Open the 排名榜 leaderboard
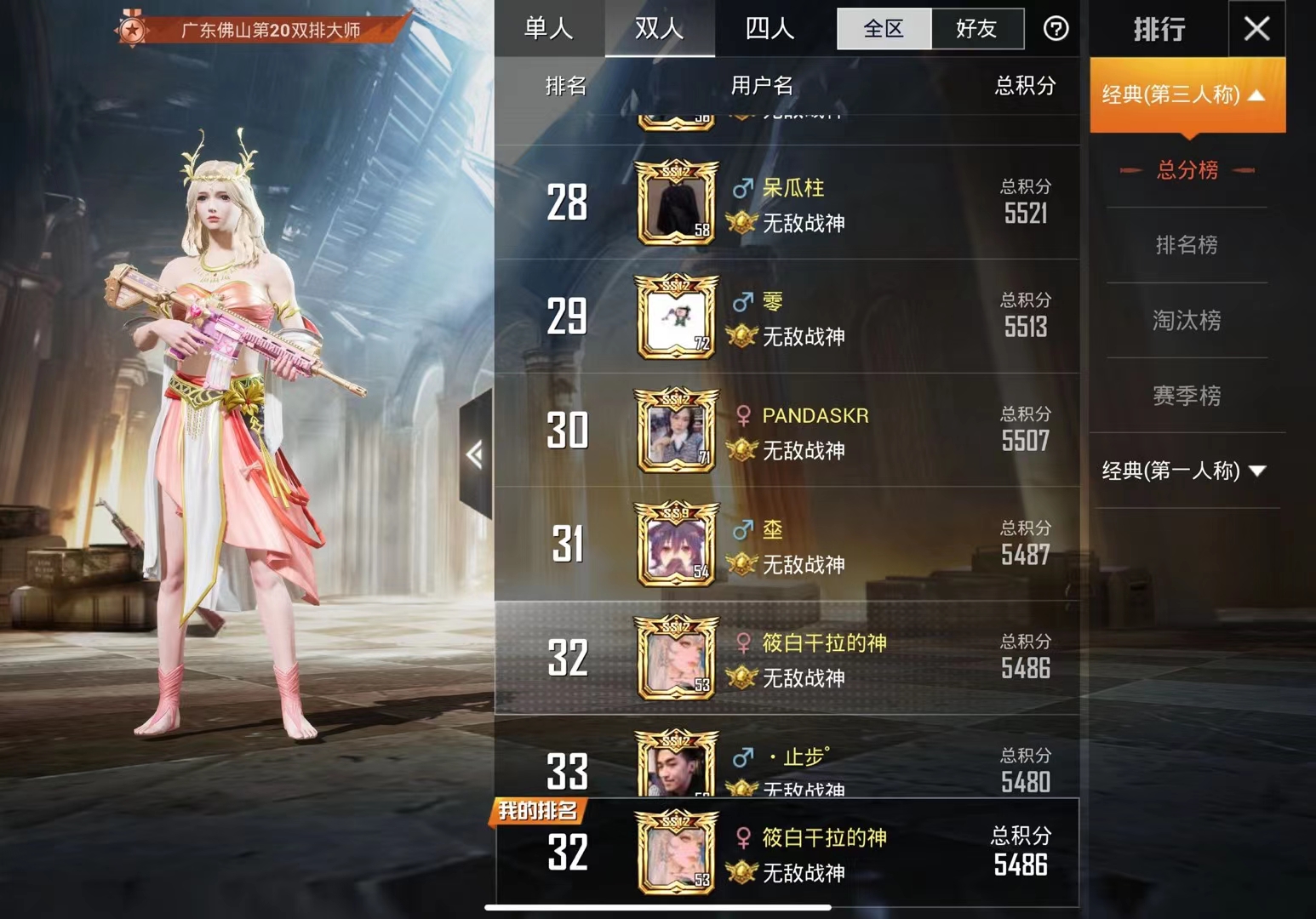Image resolution: width=1316 pixels, height=919 pixels. 1186,245
